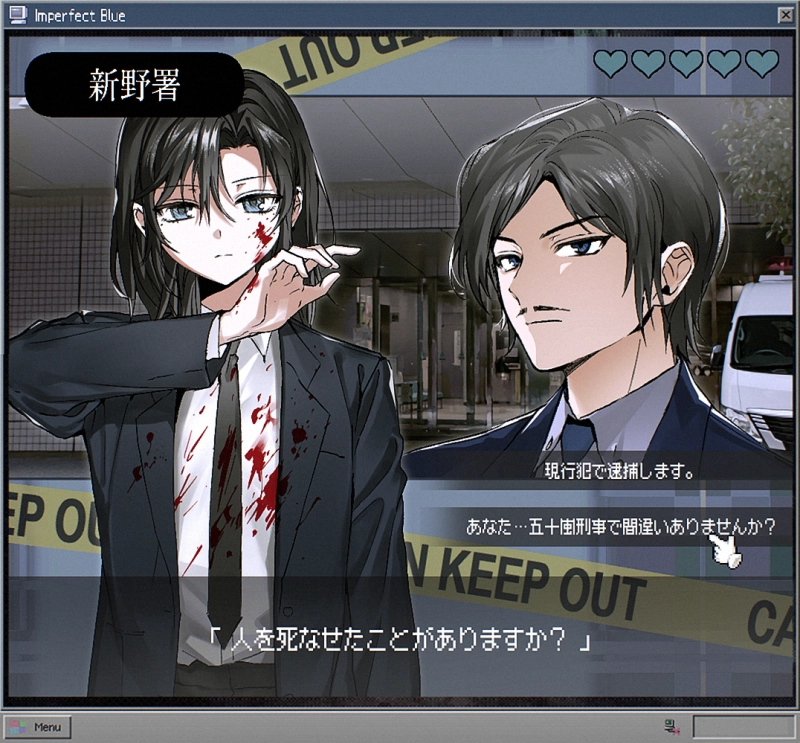Viewport: 800px width, 743px height.
Task: Choose the reply 現行犯で逮捕します。
Action: pyautogui.click(x=620, y=468)
